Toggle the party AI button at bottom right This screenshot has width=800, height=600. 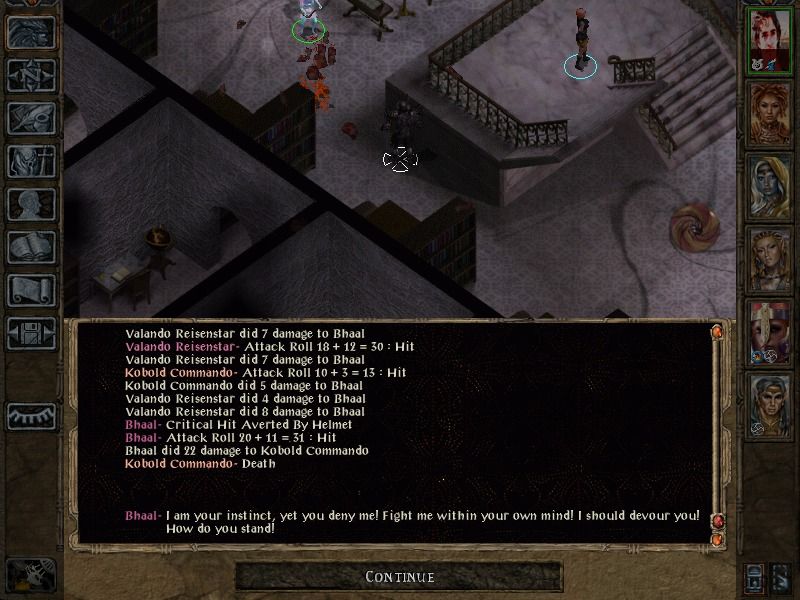point(756,576)
